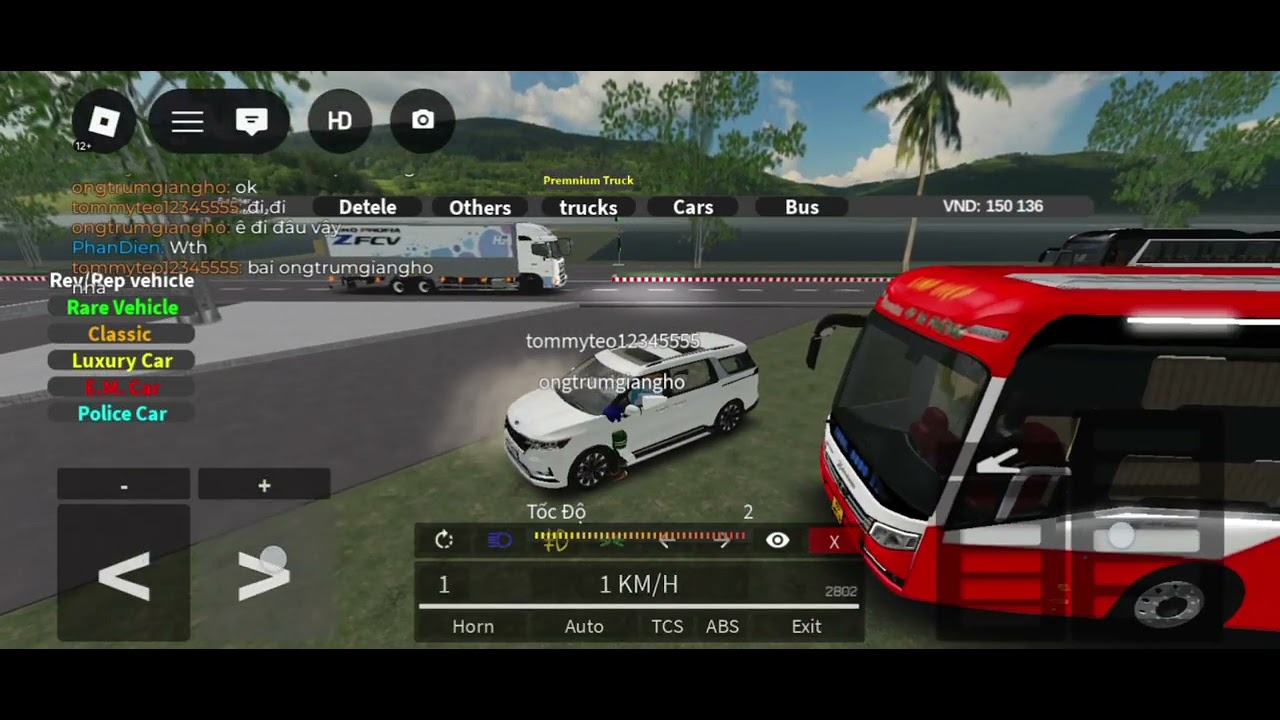Screen dimensions: 1280x720
Task: Open the Roblox logo menu
Action: pyautogui.click(x=104, y=122)
